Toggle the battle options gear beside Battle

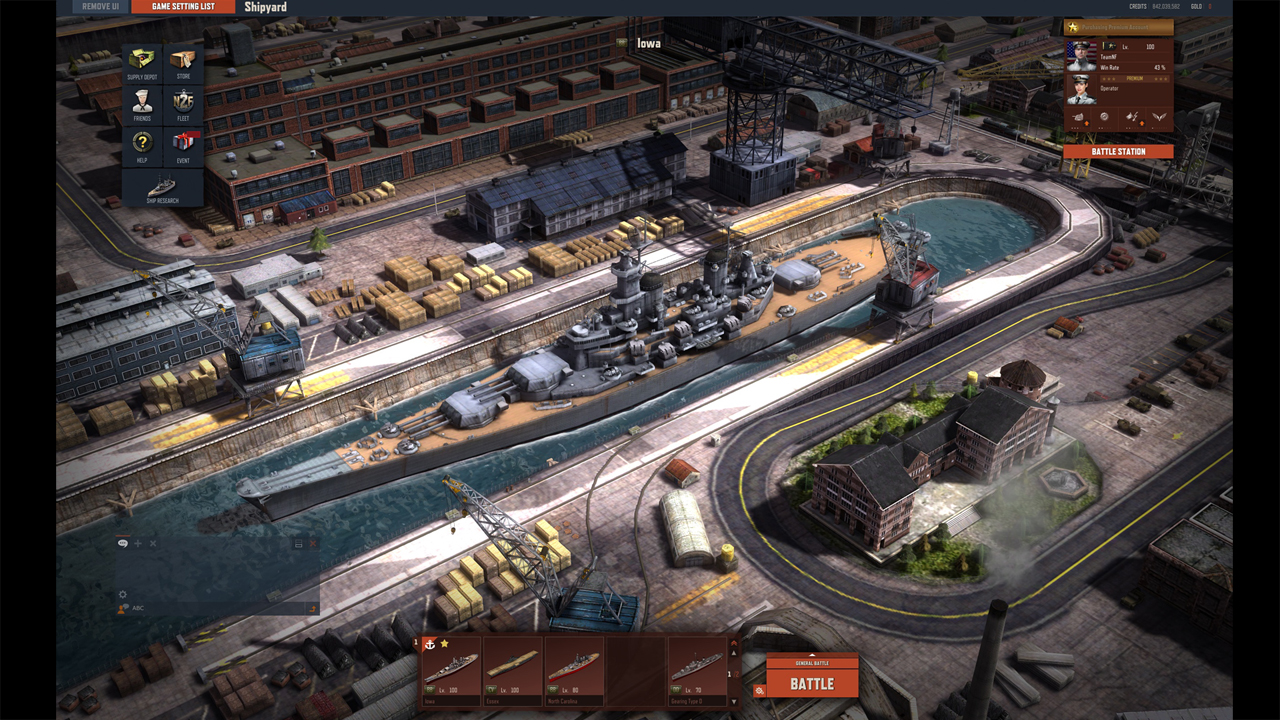(x=759, y=689)
